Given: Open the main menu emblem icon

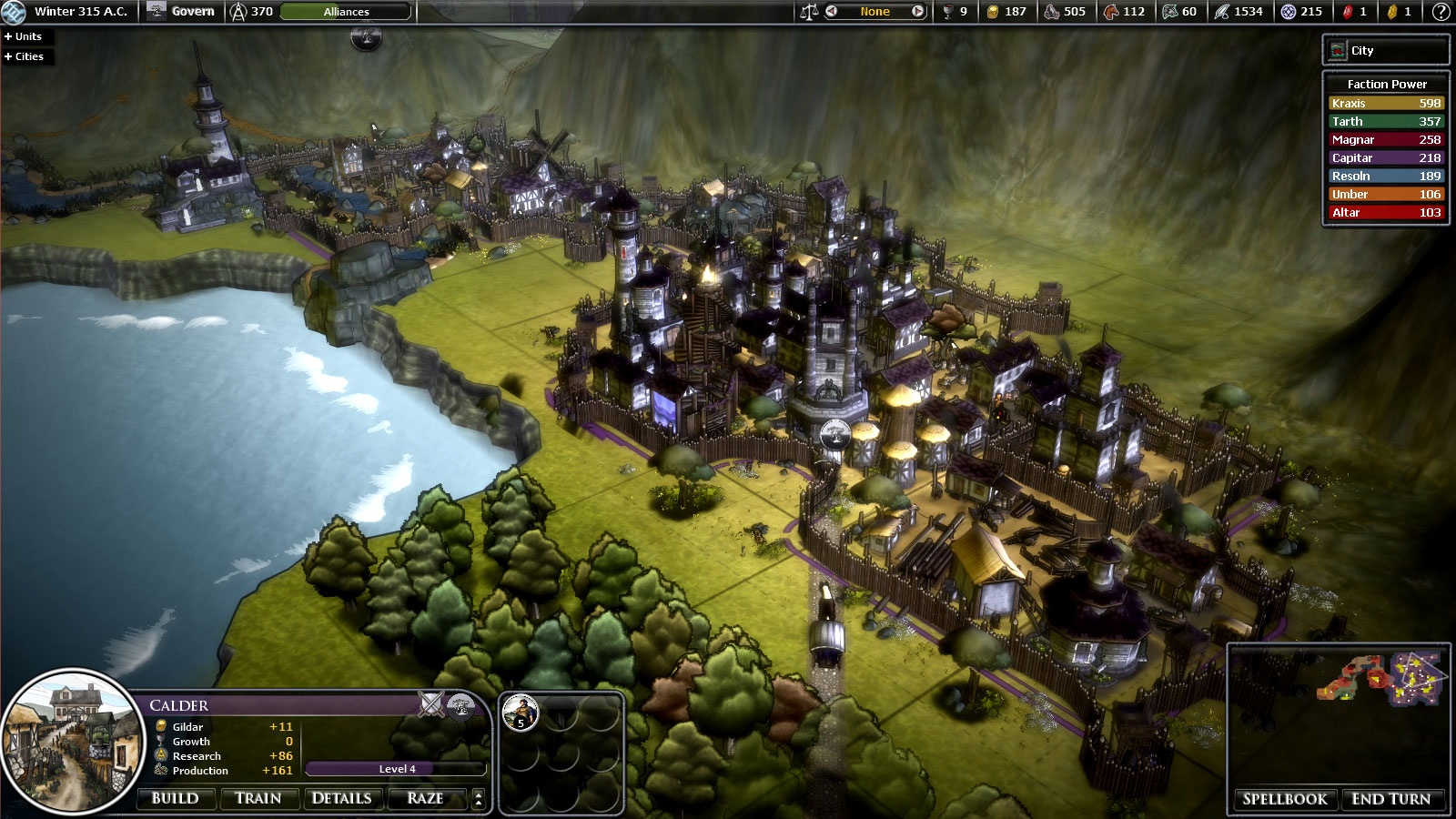Looking at the screenshot, I should (13, 12).
